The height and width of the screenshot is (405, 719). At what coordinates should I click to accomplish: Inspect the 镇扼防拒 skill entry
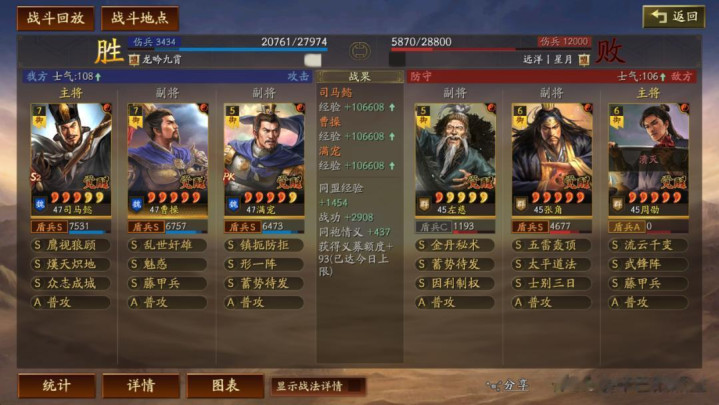click(263, 245)
